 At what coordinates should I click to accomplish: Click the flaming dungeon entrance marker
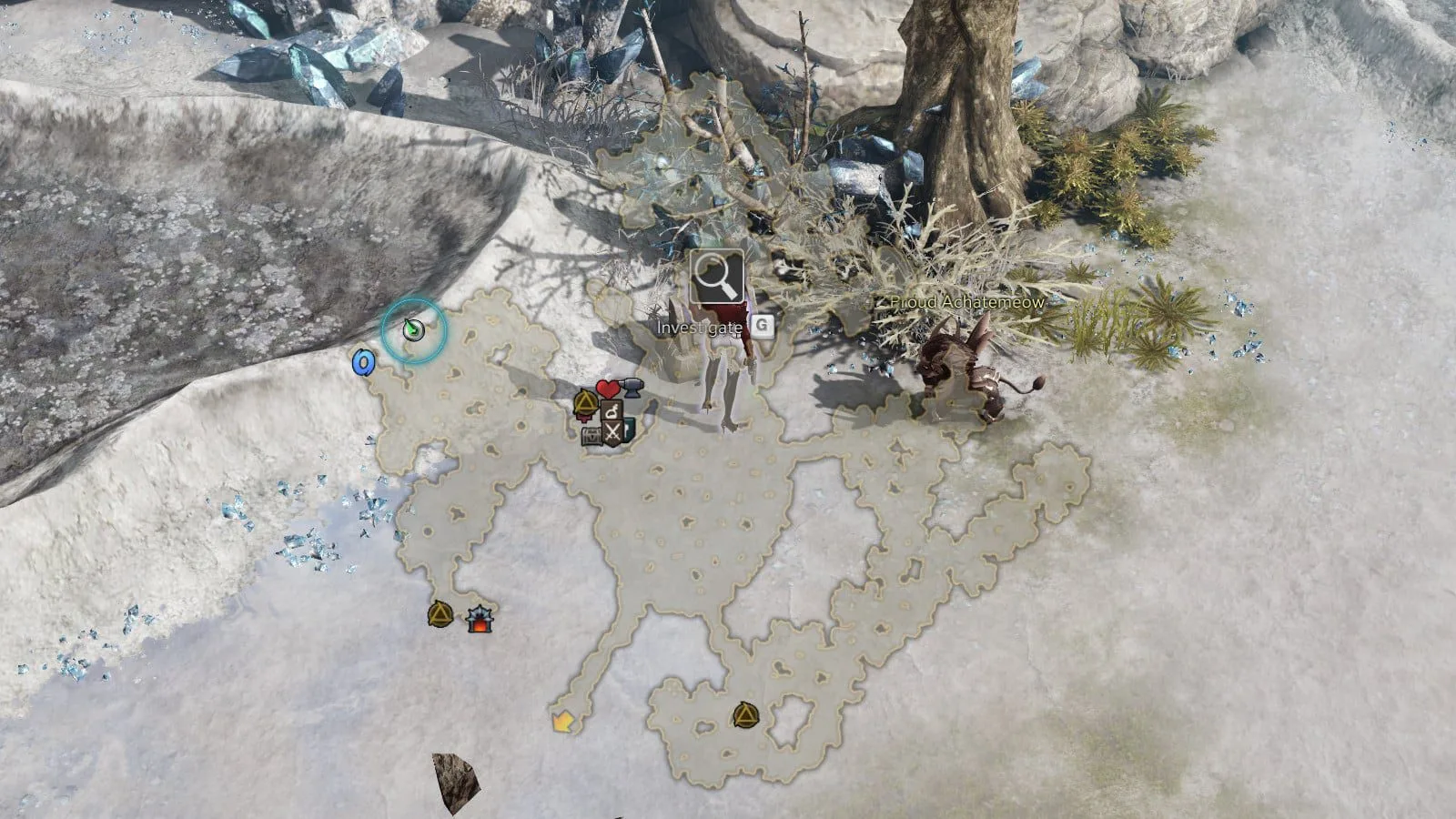[479, 620]
